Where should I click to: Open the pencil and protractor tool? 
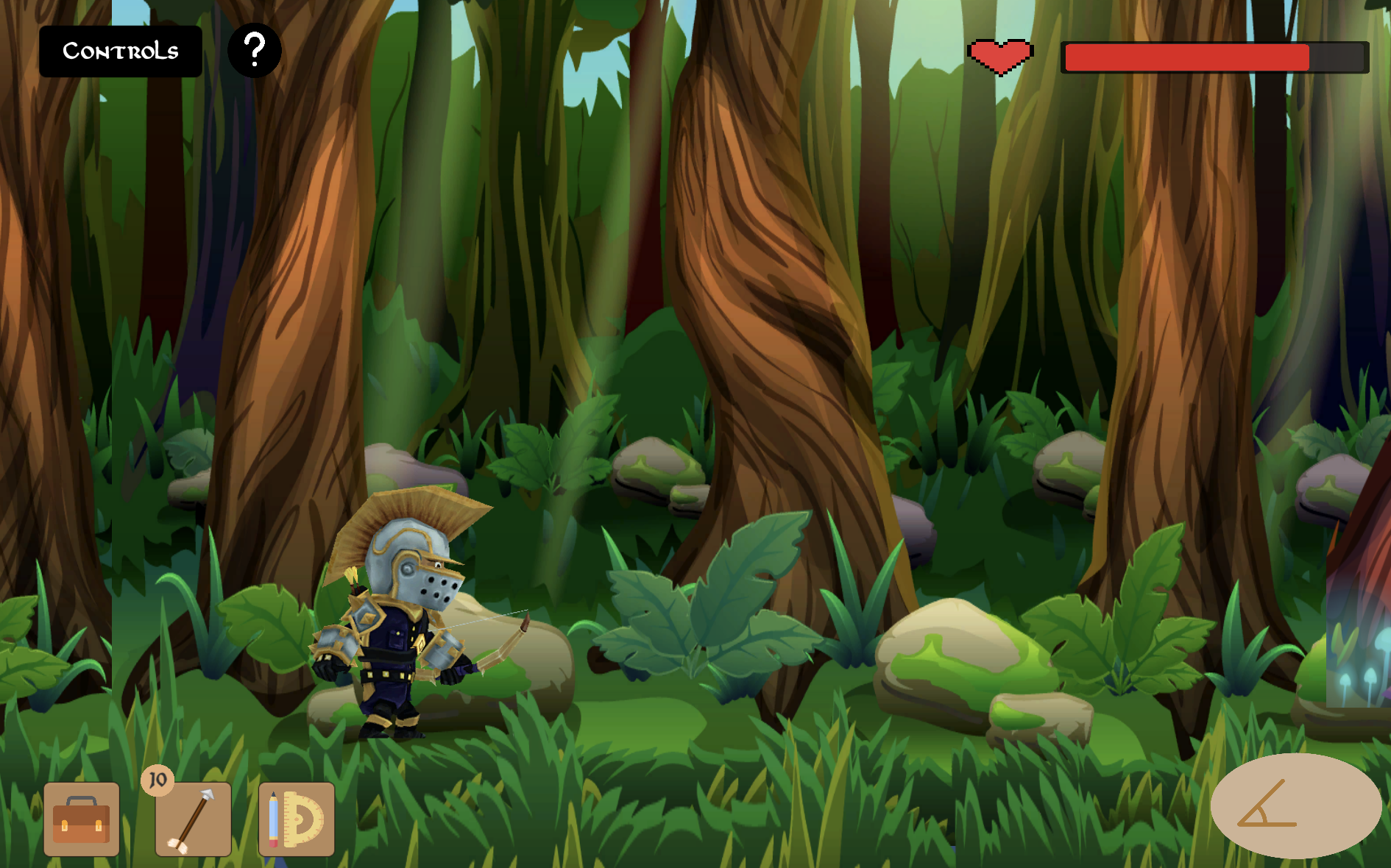297,819
